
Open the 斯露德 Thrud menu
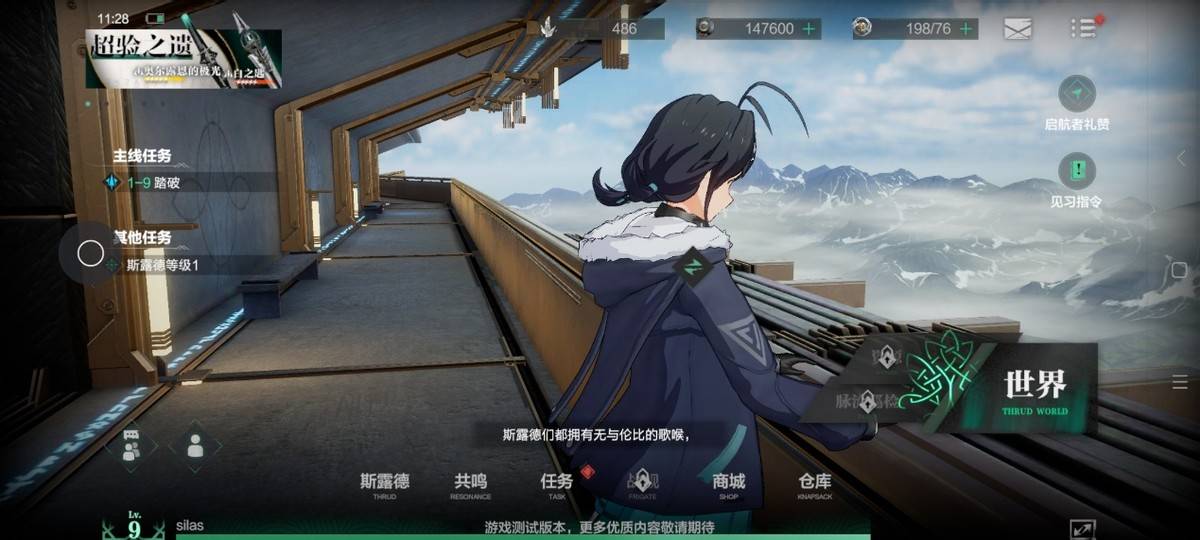pyautogui.click(x=385, y=485)
